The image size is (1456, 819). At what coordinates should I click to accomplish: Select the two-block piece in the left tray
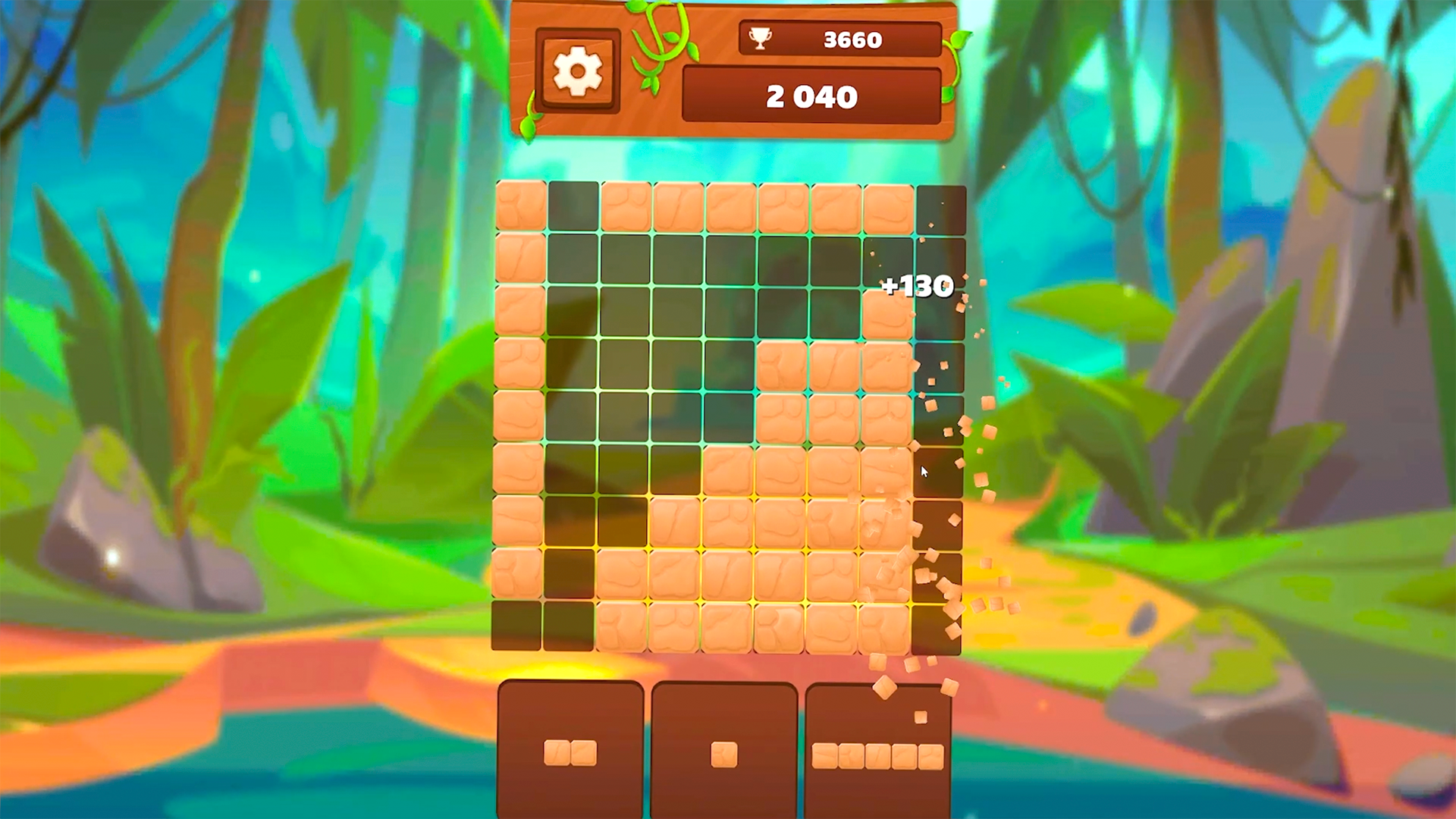[x=570, y=754]
